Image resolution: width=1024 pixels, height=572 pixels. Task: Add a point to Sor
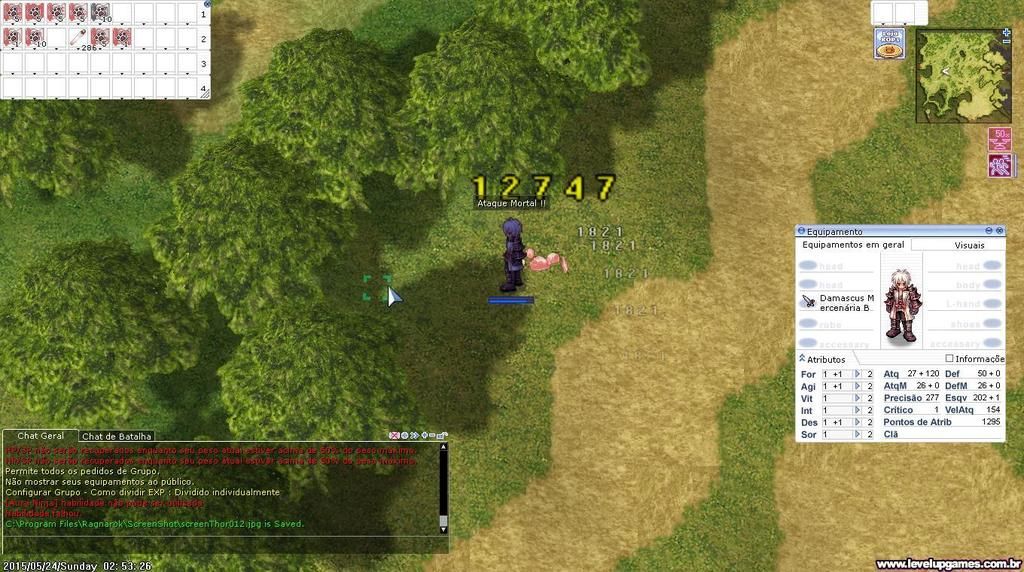(x=857, y=434)
